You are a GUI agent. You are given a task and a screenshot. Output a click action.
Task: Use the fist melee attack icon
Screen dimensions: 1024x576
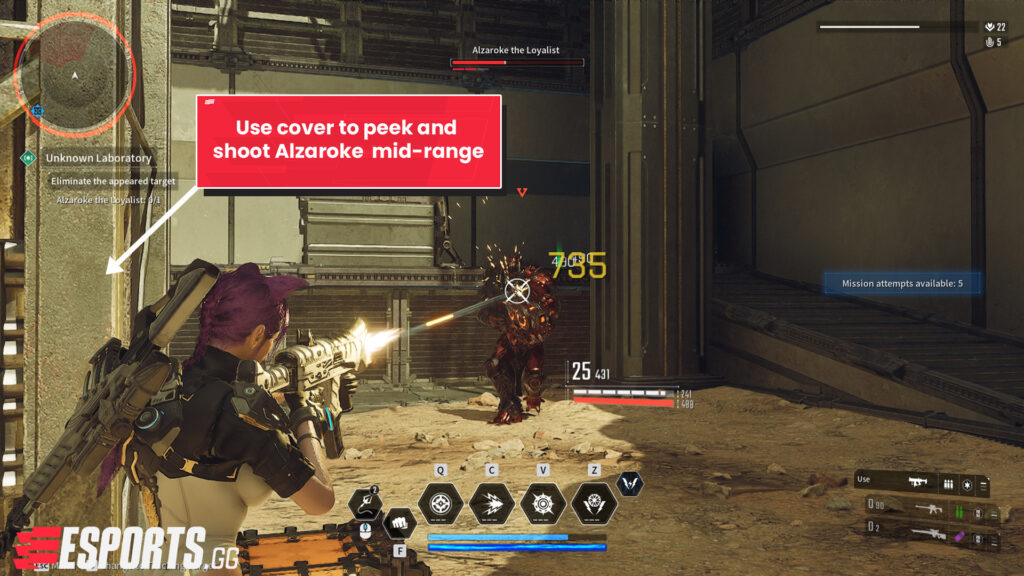(x=399, y=522)
